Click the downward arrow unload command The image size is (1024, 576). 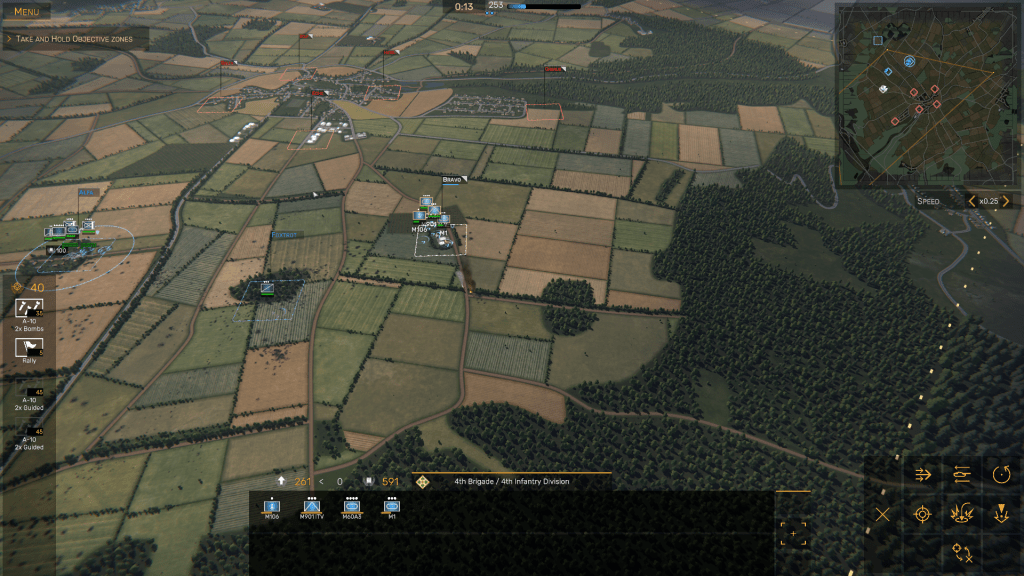click(x=1001, y=515)
